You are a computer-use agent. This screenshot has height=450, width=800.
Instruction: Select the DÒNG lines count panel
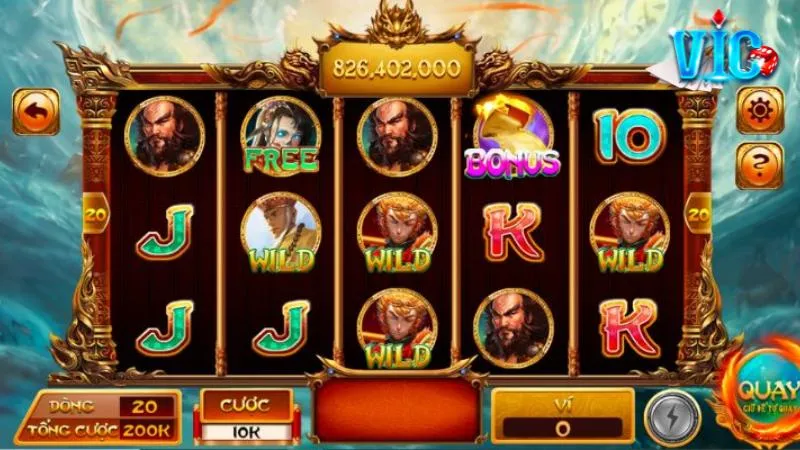tap(100, 406)
